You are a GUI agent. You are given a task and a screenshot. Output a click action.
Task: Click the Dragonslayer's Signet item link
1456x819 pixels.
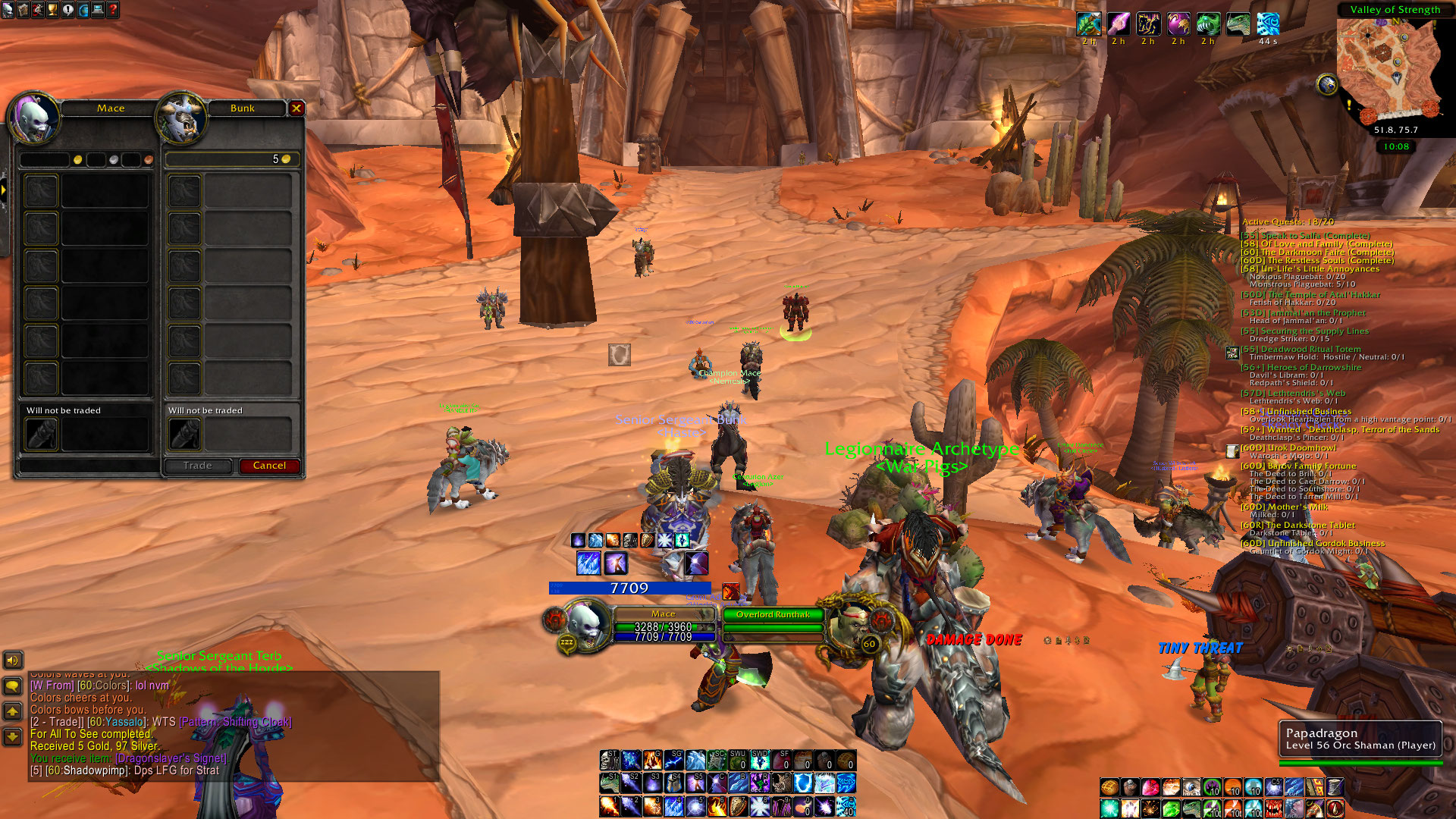(x=170, y=758)
